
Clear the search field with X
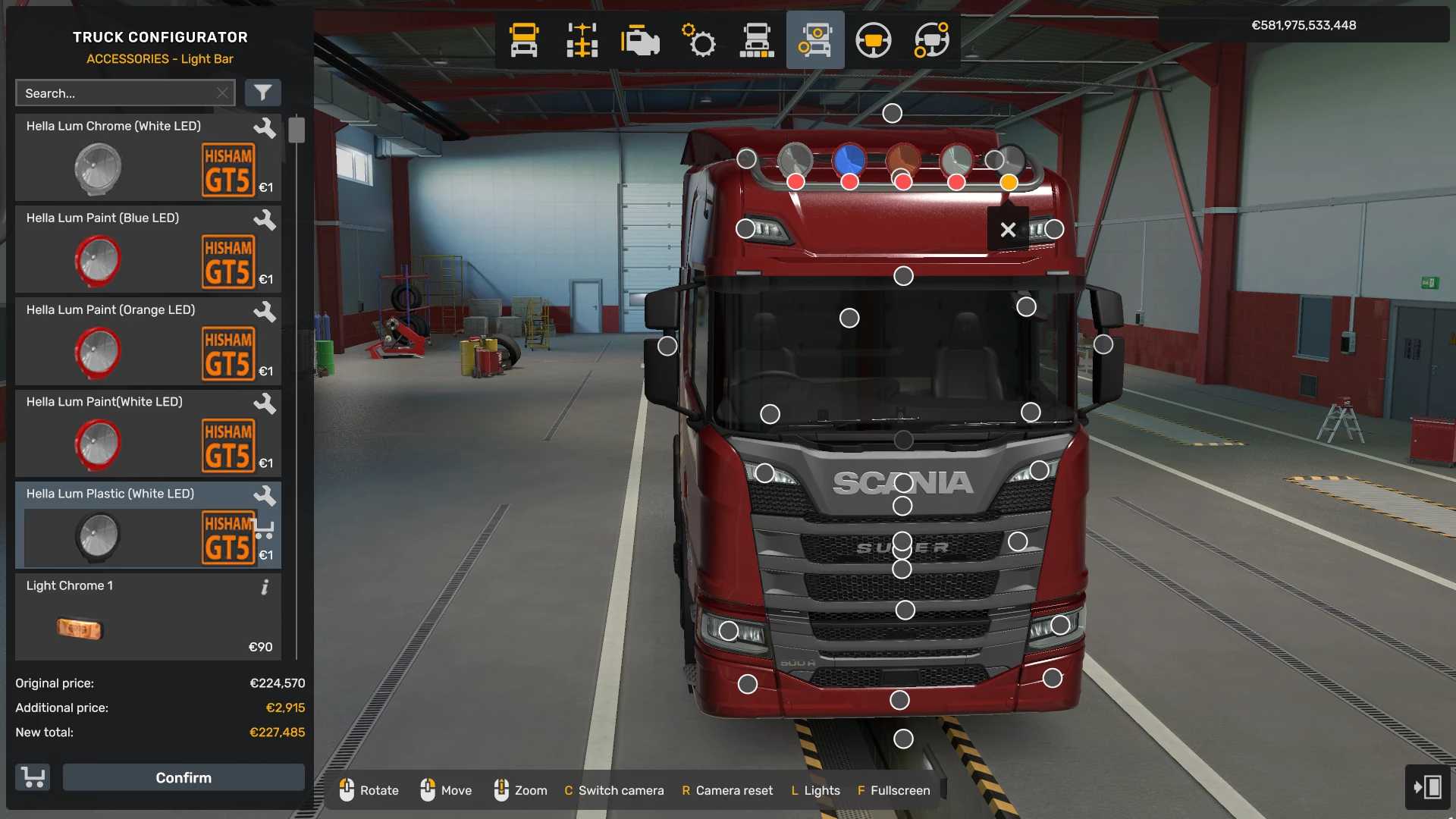point(222,93)
